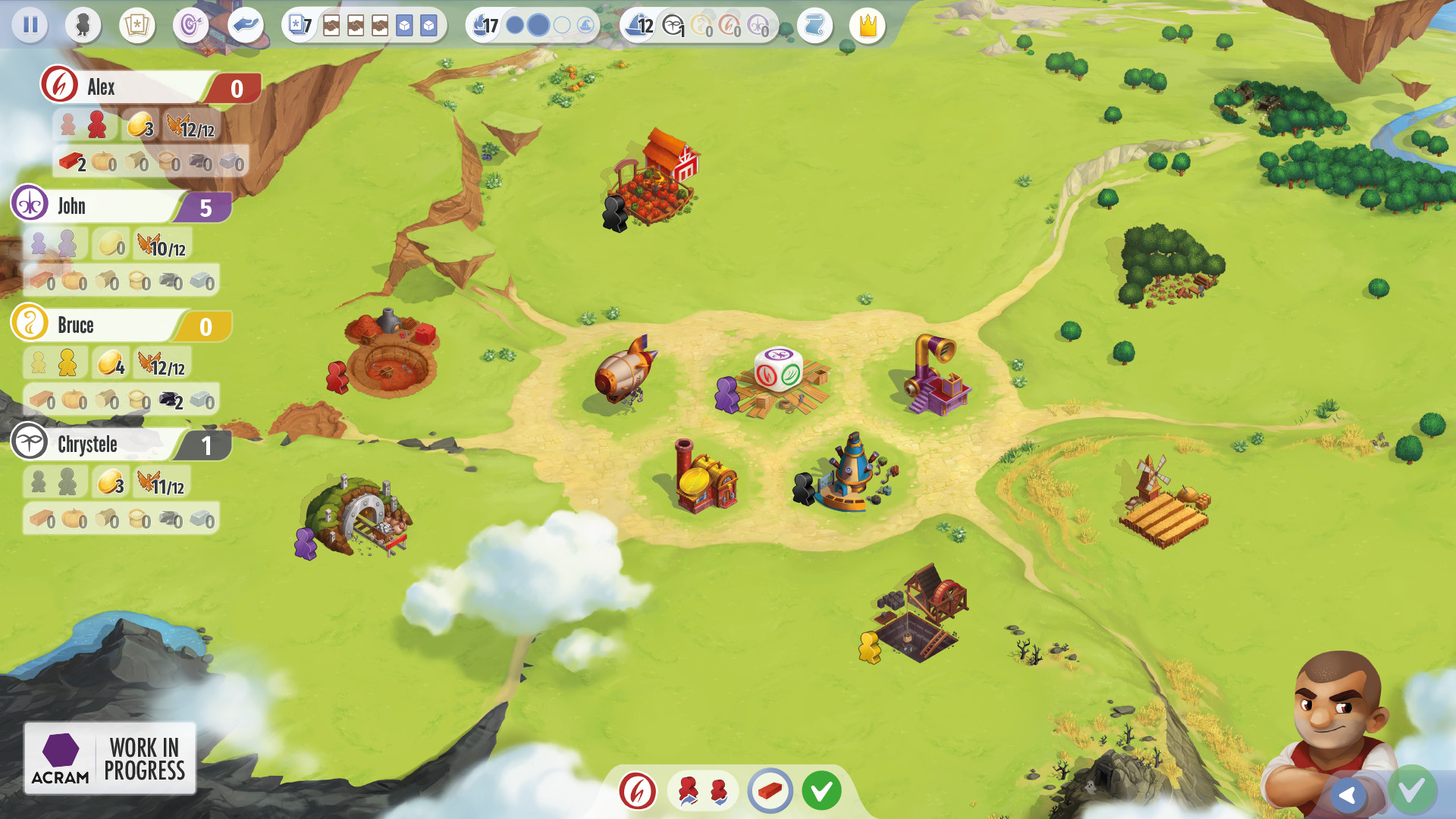Open the scroll rules reference
Screen dimensions: 1456x819
click(814, 25)
